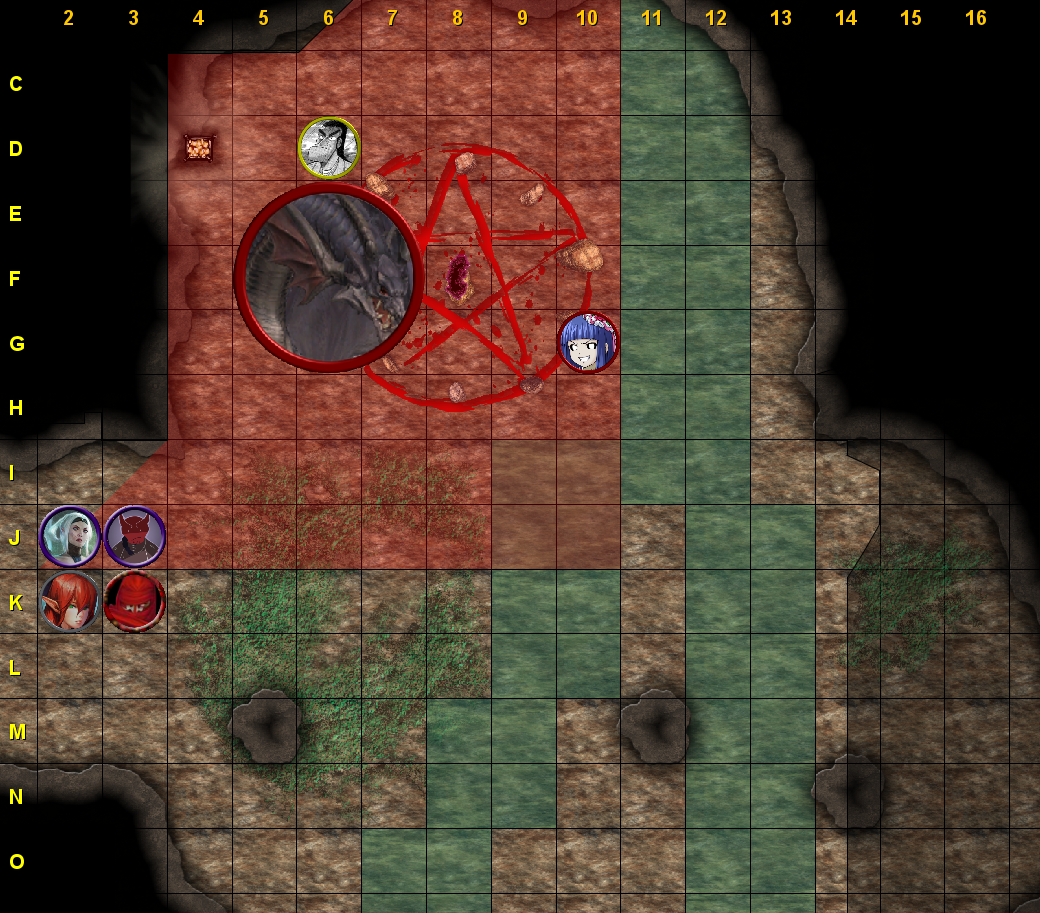Screen dimensions: 1040x913
Task: Click the red-haired elf token
Action: [x=70, y=601]
